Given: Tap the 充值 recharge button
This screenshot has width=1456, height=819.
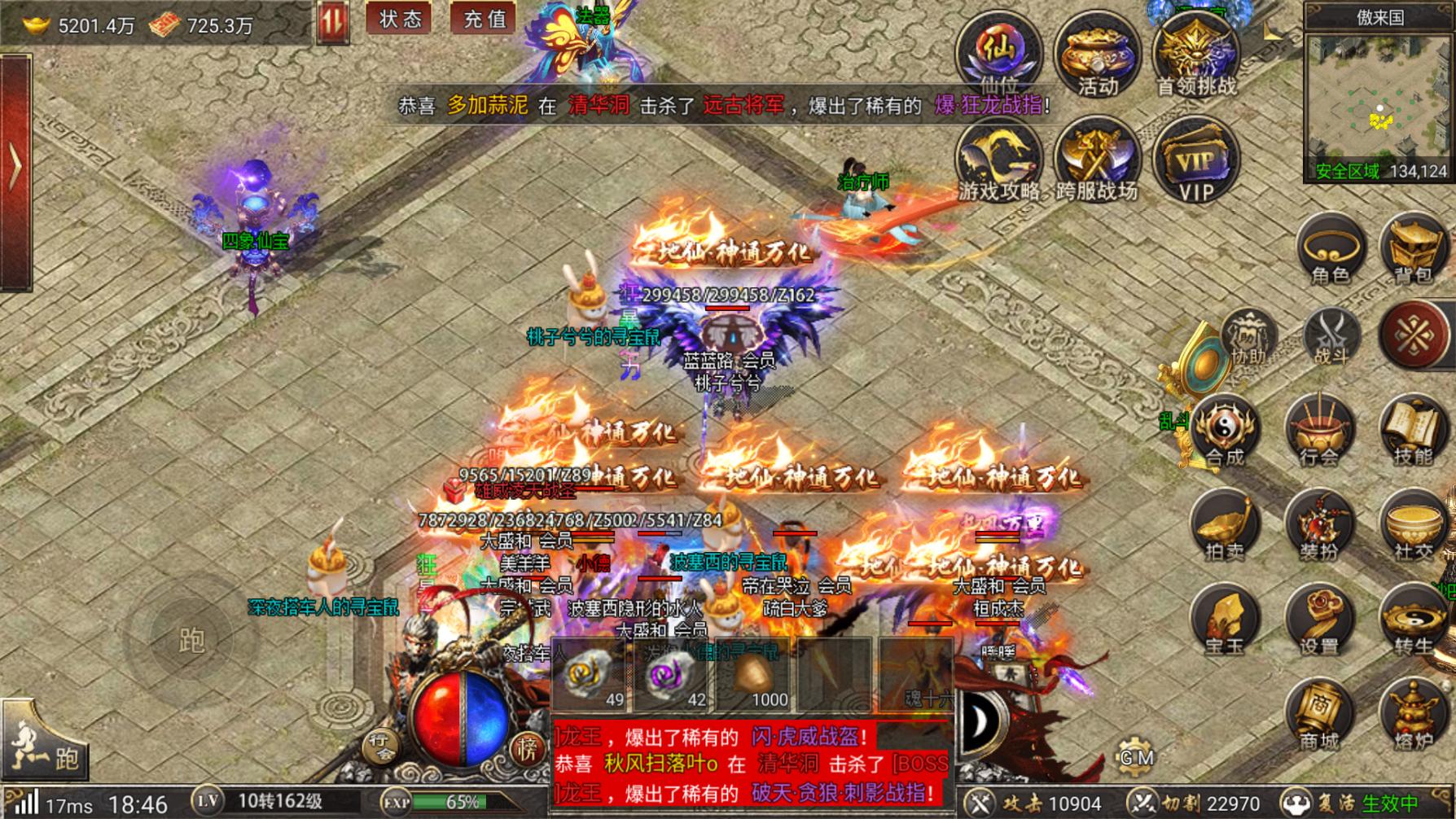Looking at the screenshot, I should [x=484, y=19].
